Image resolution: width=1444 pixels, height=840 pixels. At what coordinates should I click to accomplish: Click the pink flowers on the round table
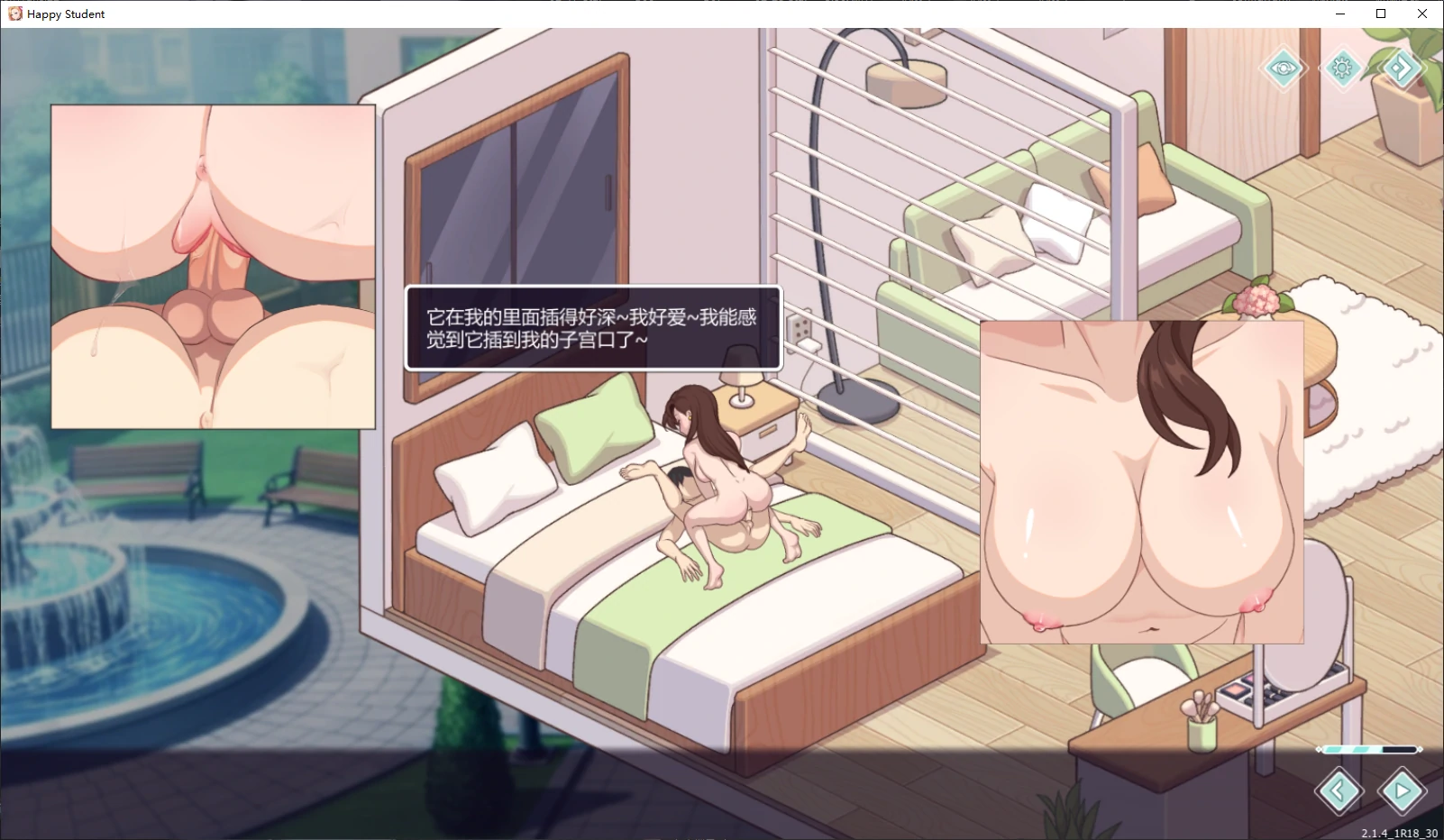[x=1257, y=301]
